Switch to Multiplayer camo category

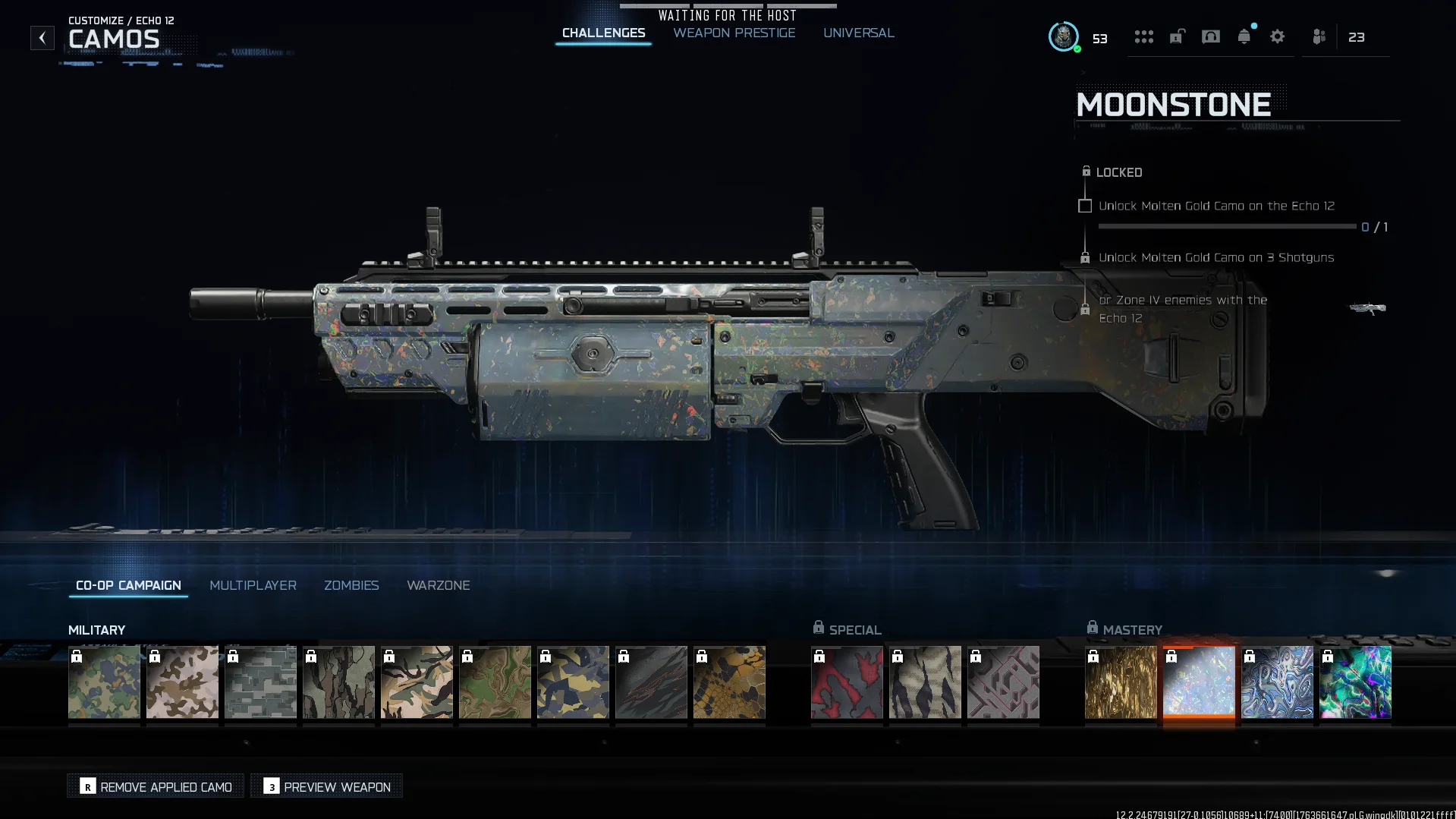253,585
